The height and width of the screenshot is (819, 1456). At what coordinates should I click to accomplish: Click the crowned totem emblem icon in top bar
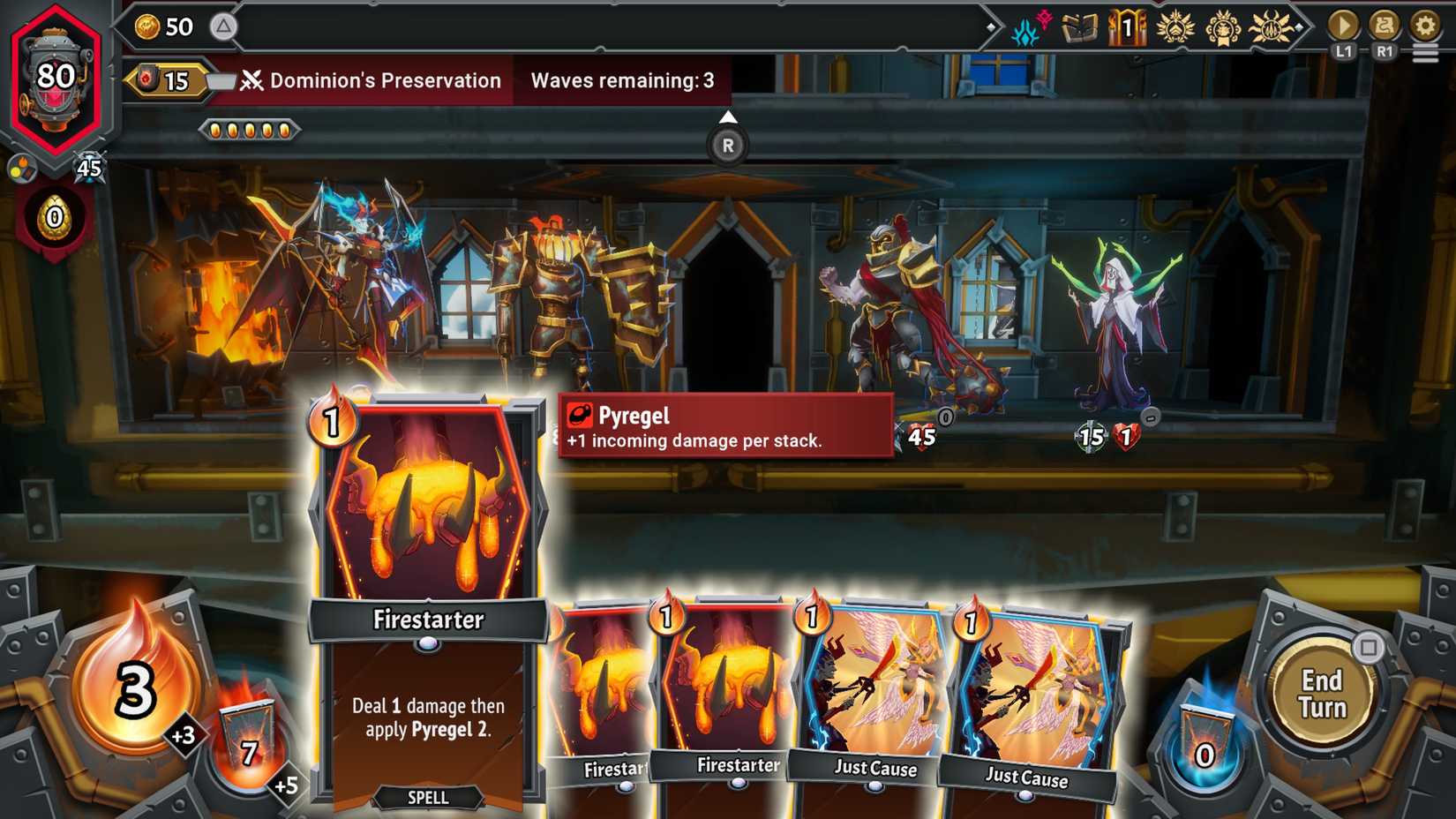click(1225, 26)
